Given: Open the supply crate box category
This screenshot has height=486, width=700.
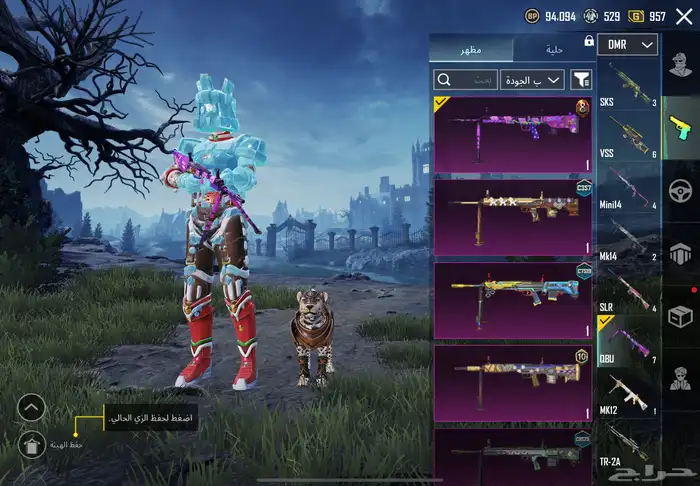Looking at the screenshot, I should pos(681,317).
